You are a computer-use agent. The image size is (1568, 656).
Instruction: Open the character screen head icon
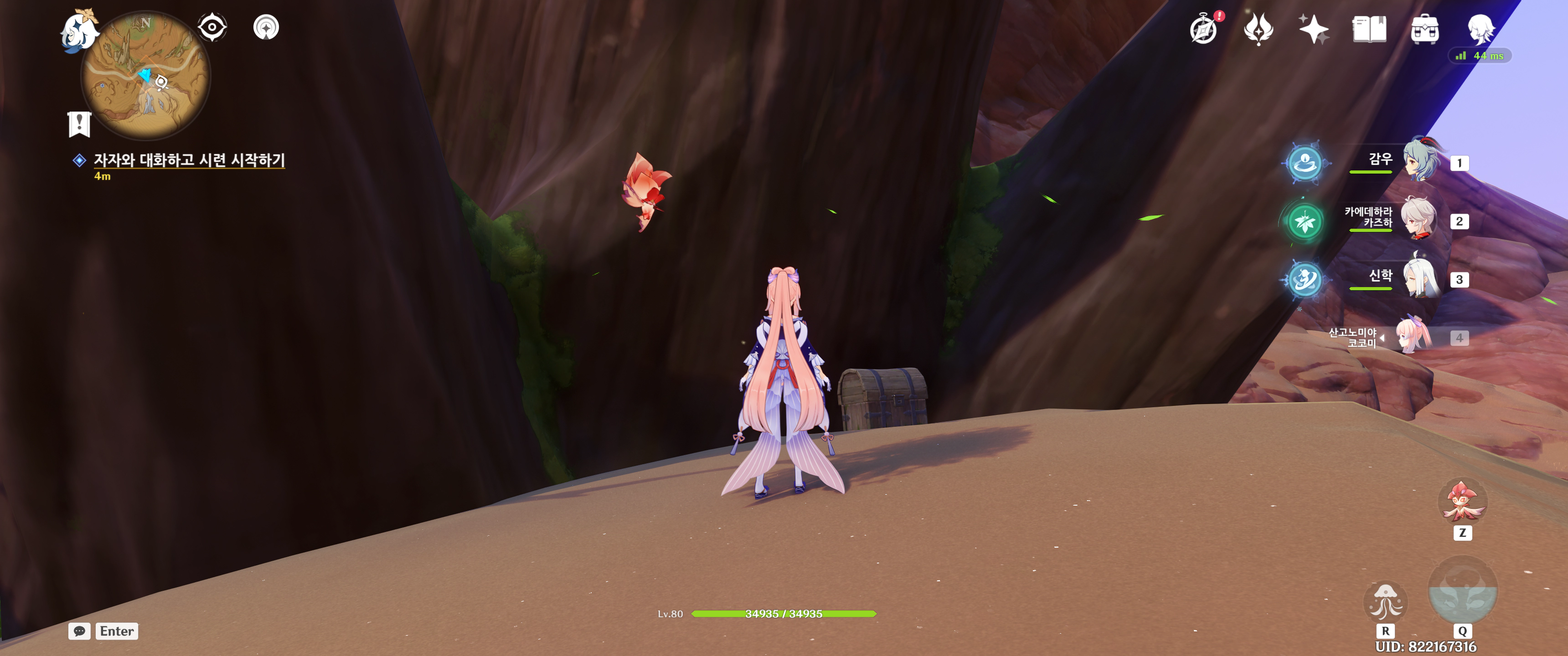point(1480,29)
